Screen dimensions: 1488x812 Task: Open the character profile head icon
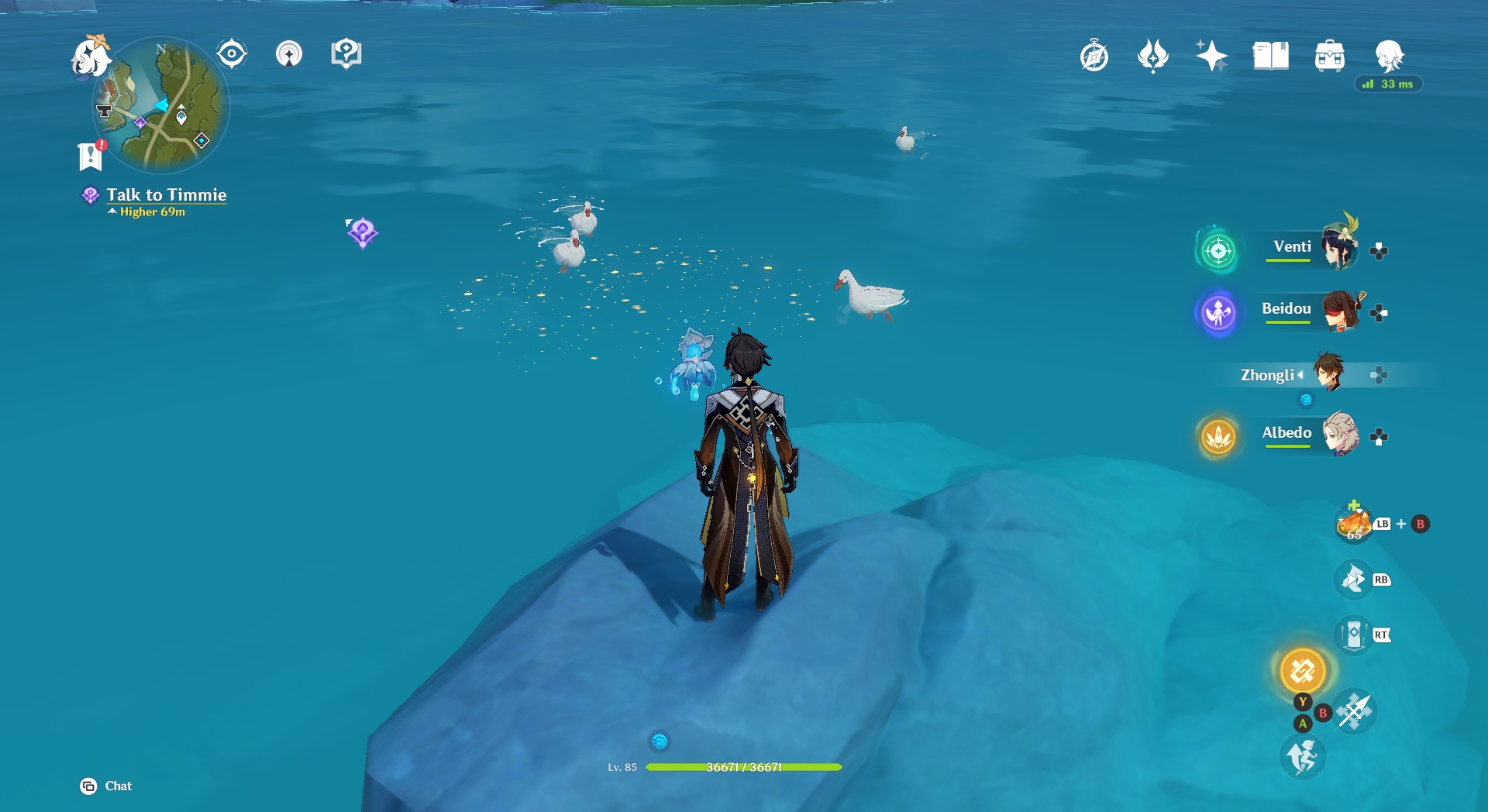tap(1389, 56)
